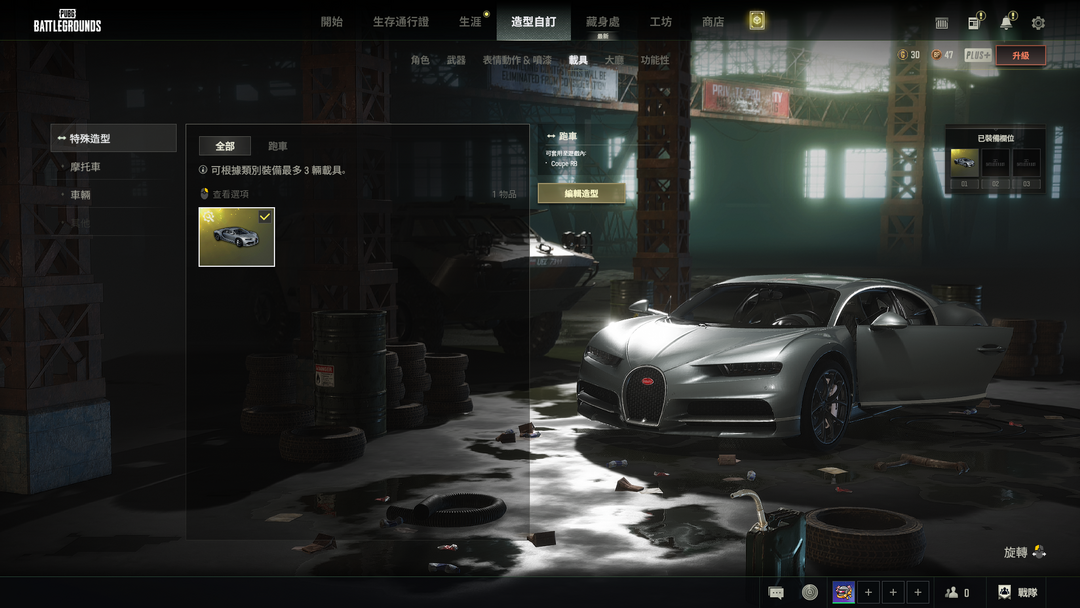The width and height of the screenshot is (1080, 608).
Task: Go to the 生存通行證 pass menu
Action: (400, 22)
